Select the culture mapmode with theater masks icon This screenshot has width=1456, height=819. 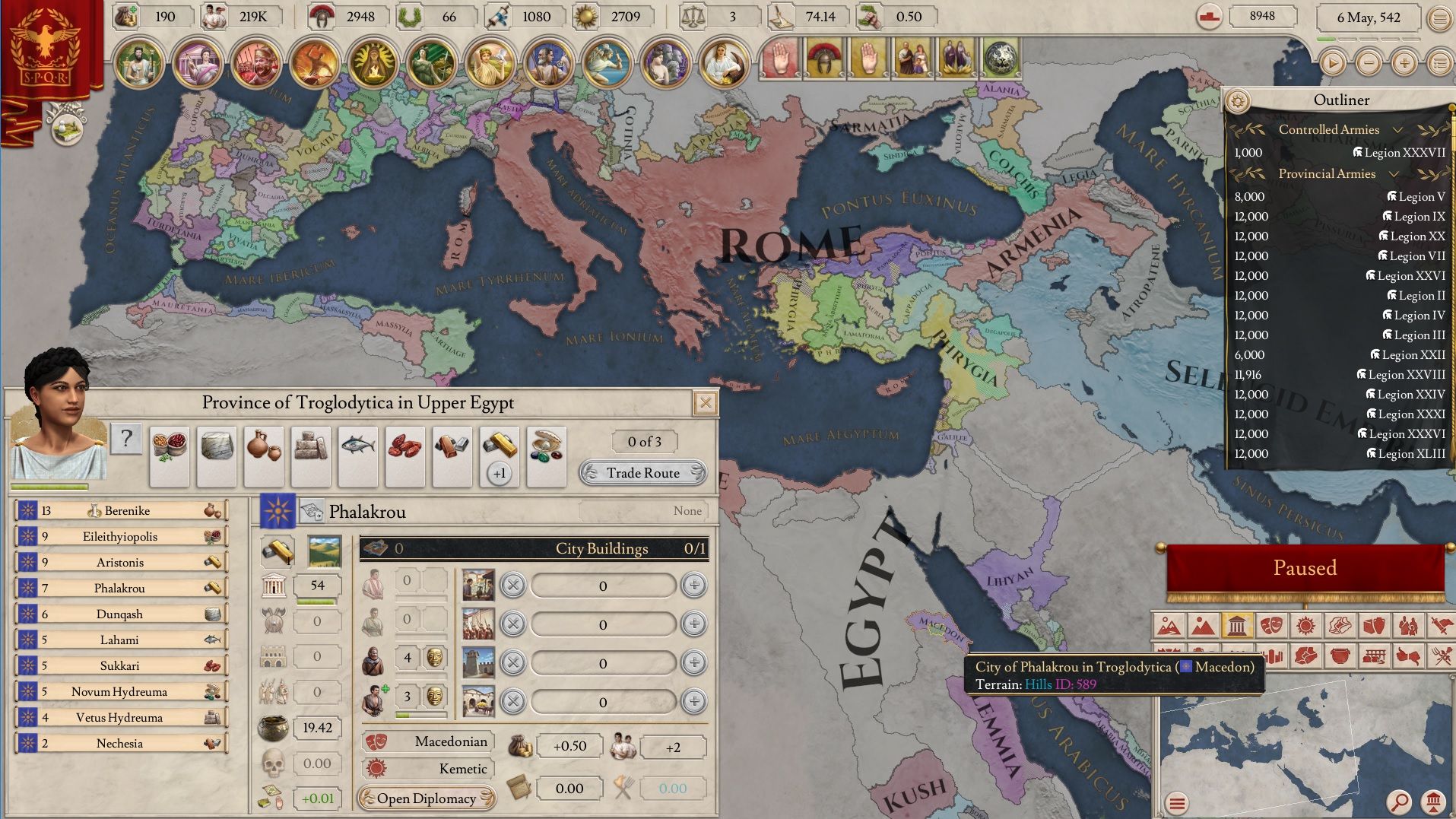click(1271, 625)
